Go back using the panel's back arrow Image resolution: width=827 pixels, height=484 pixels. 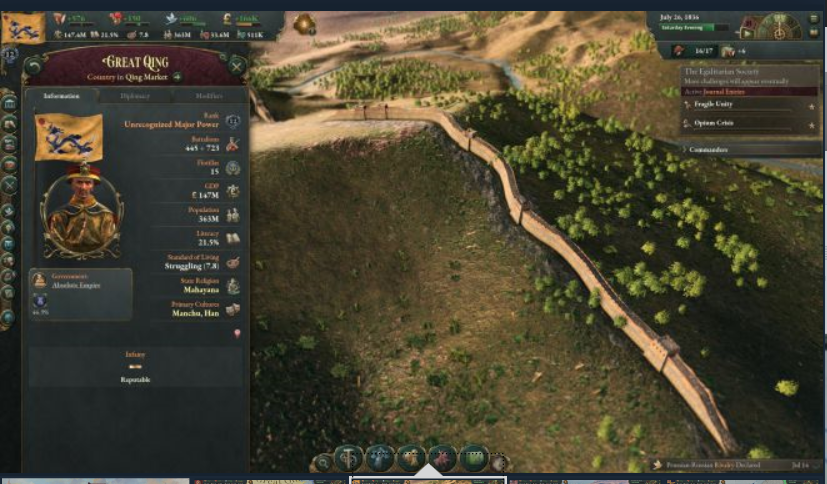[x=33, y=66]
